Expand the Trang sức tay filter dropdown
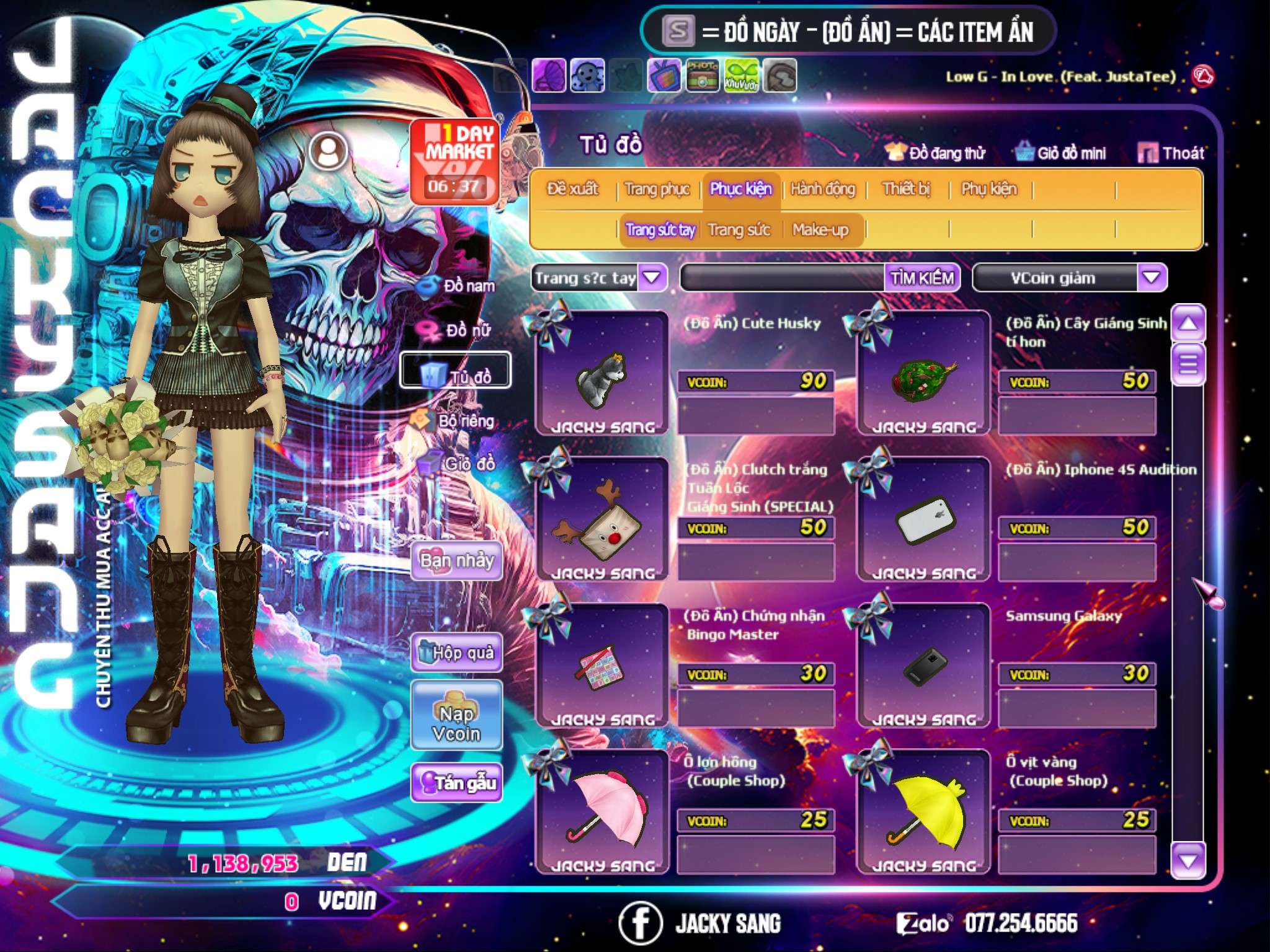The image size is (1270, 952). (652, 278)
